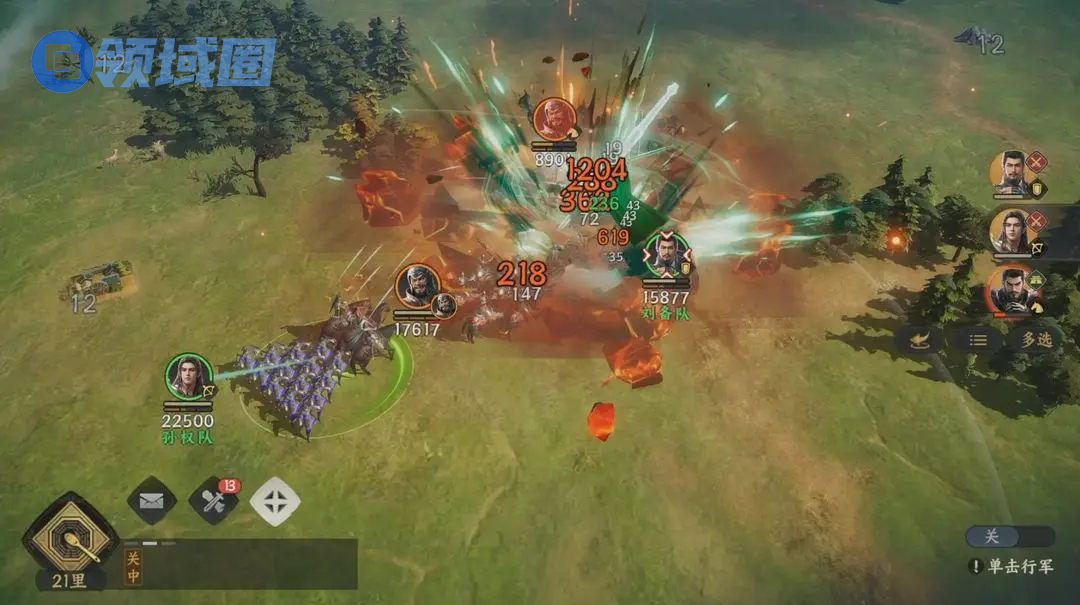Open the army list button

coord(978,339)
